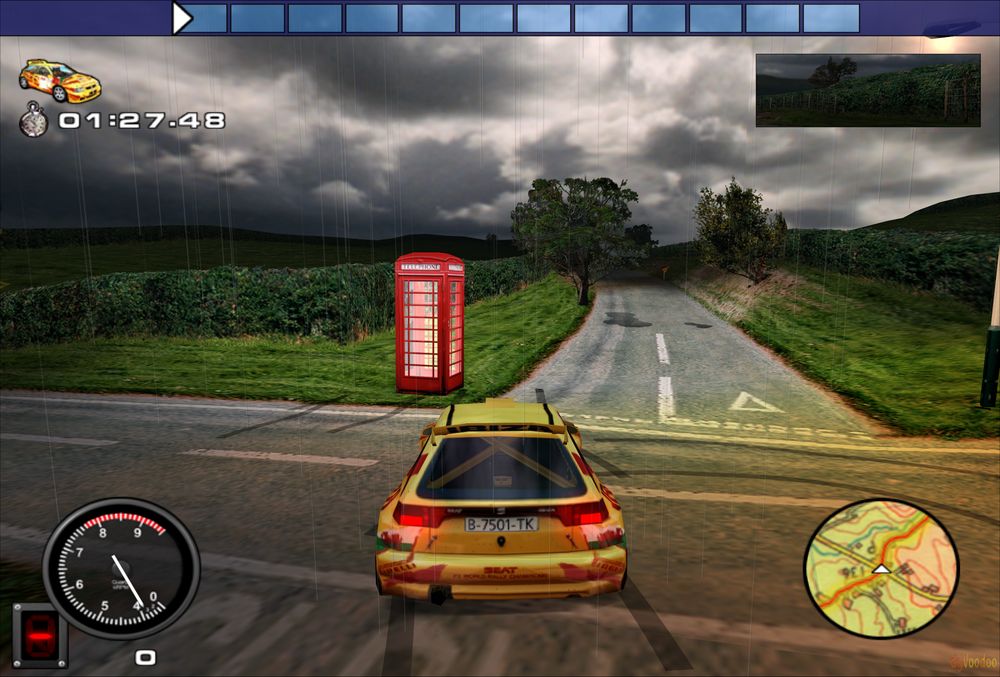1000x677 pixels.
Task: Click the red gear indicator box
Action: [40, 634]
